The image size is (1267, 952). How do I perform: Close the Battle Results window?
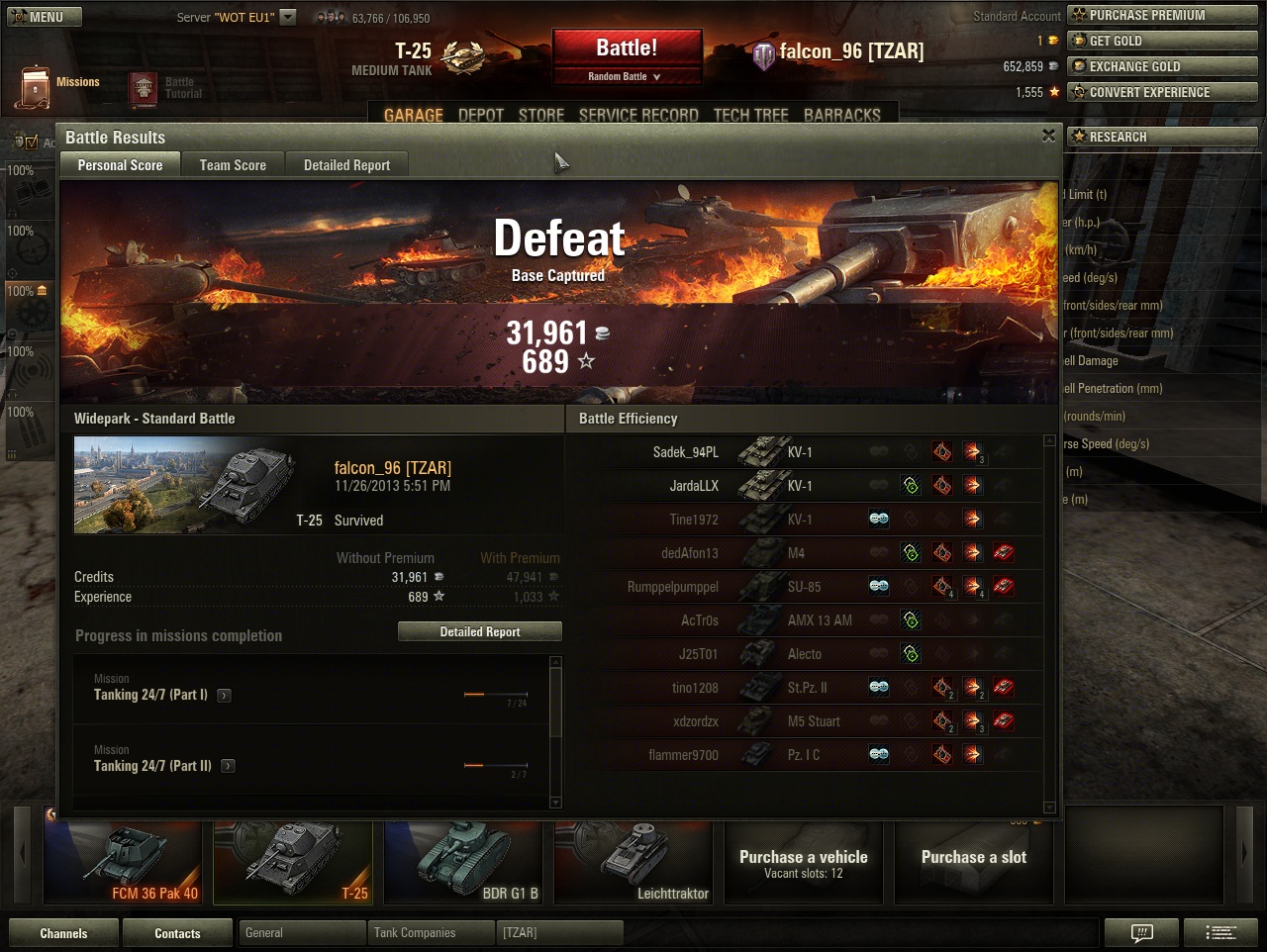pos(1048,137)
